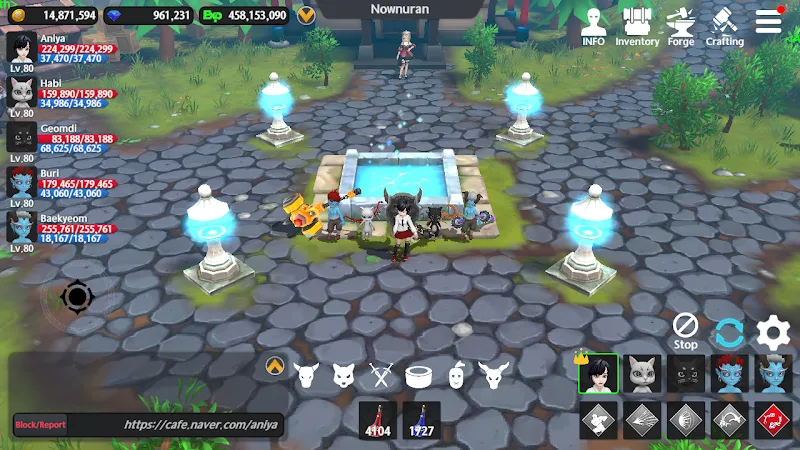Open the Forge menu

pos(680,27)
